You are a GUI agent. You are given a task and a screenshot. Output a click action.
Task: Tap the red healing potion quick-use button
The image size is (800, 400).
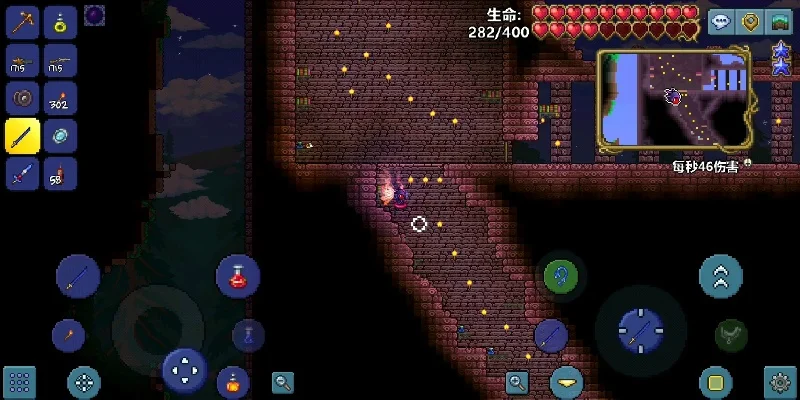coord(238,277)
